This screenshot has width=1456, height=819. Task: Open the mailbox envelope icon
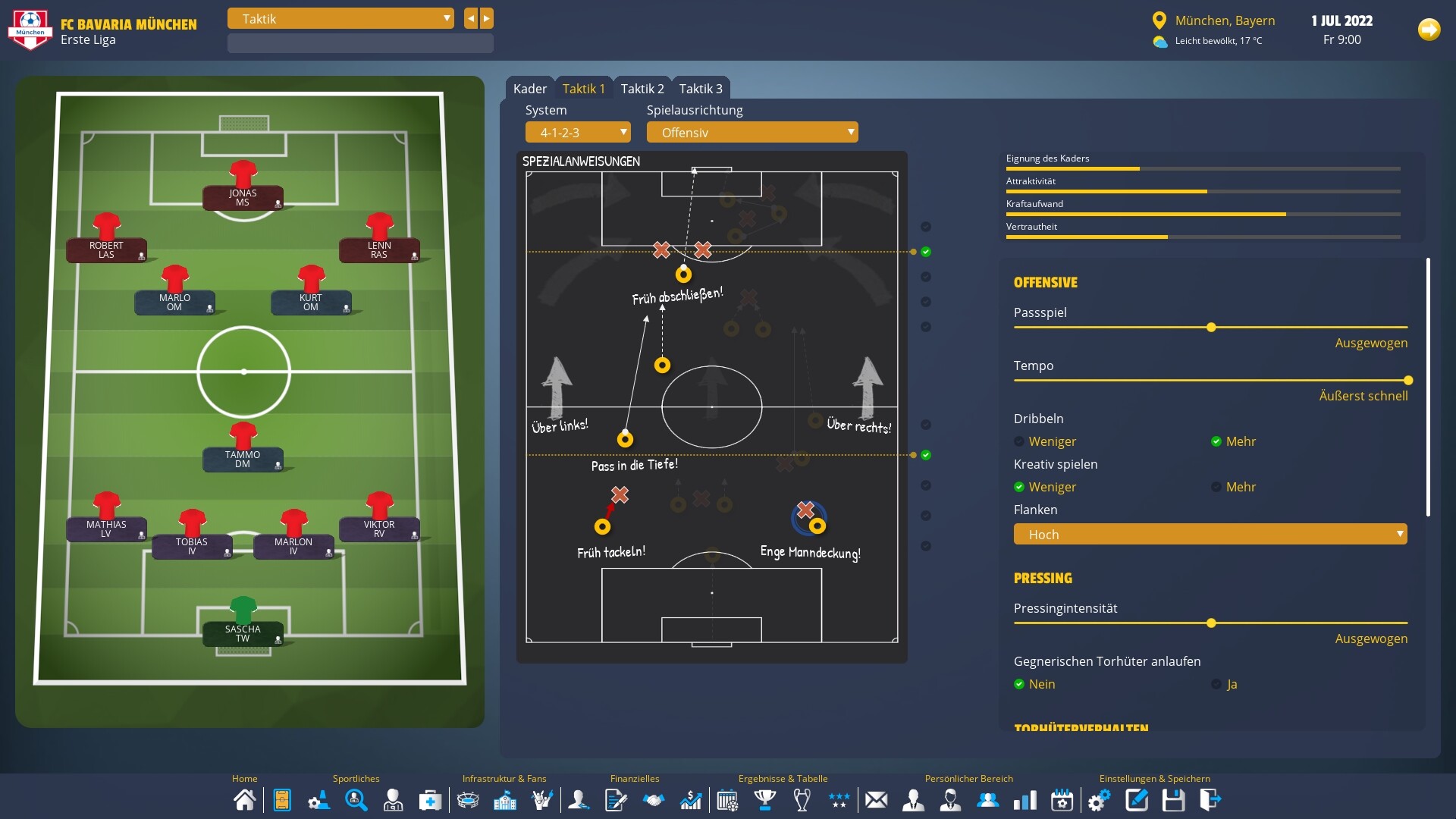click(x=877, y=799)
